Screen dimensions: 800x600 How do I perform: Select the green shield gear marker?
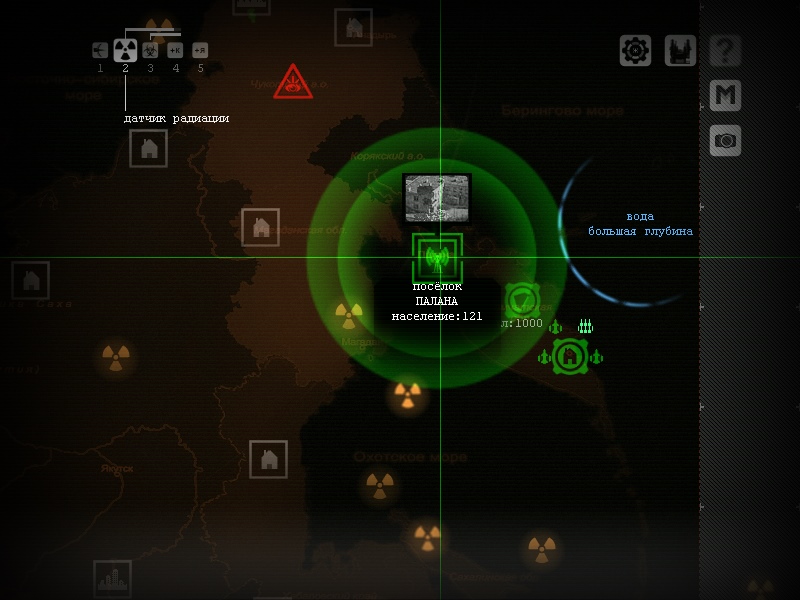[x=522, y=300]
